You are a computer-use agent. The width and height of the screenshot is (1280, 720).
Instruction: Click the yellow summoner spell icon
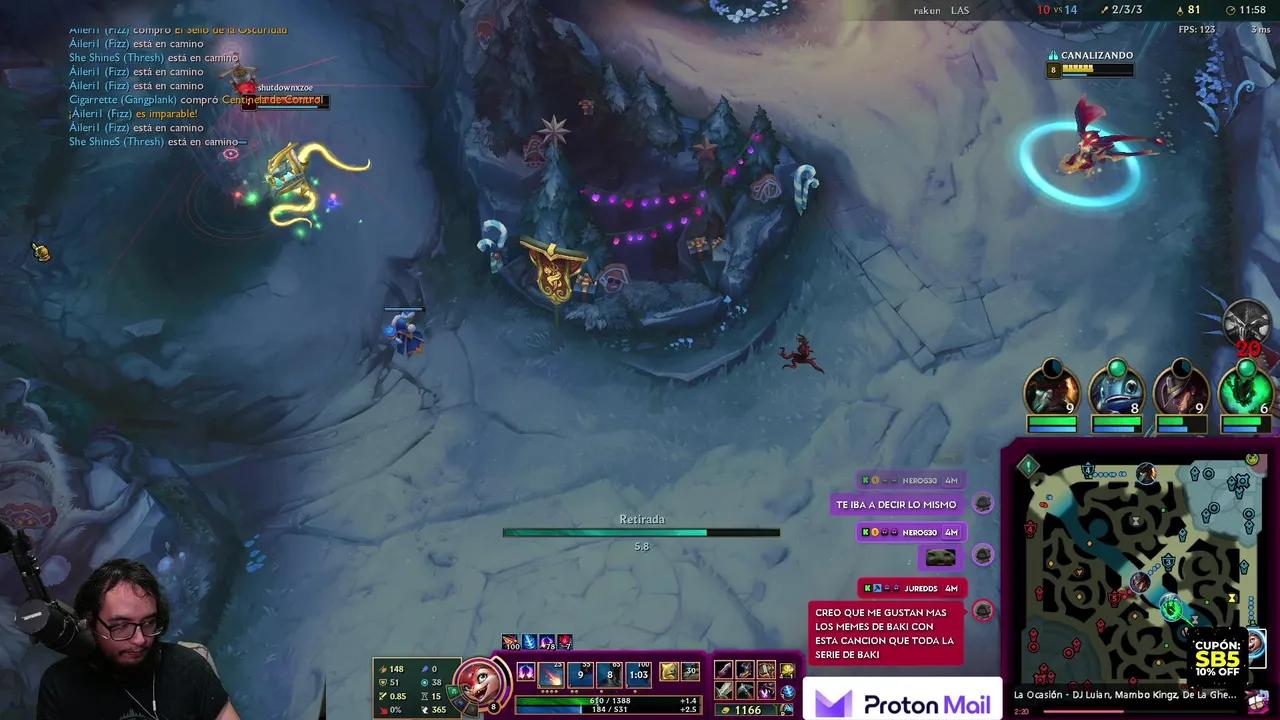coord(667,671)
